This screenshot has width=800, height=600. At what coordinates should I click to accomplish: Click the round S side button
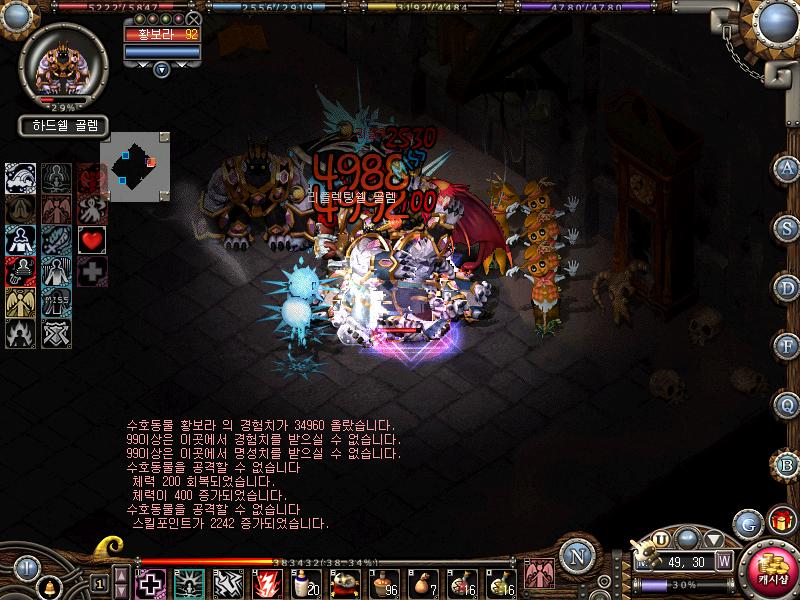787,227
